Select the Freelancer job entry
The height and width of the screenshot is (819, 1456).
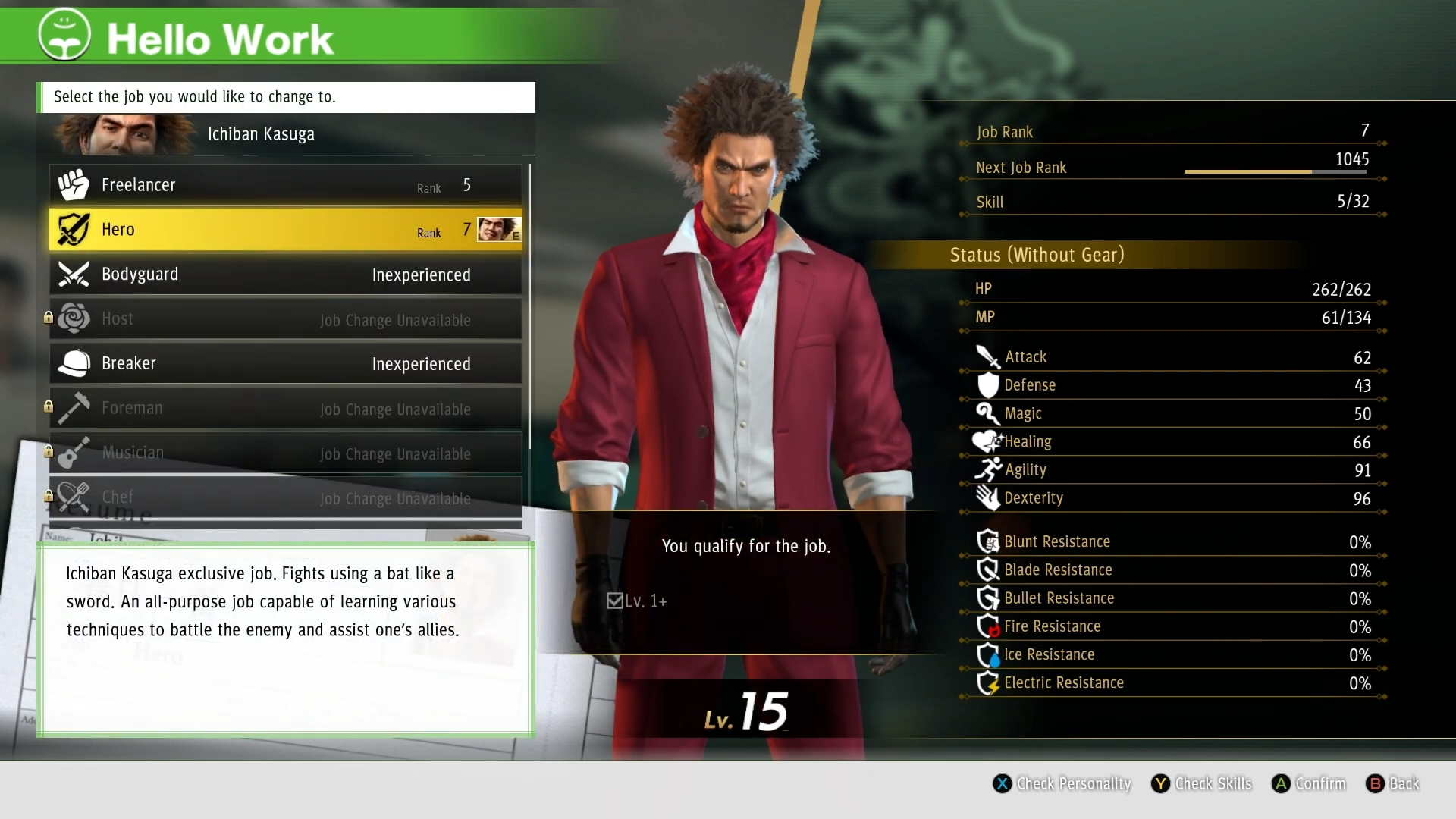[285, 185]
